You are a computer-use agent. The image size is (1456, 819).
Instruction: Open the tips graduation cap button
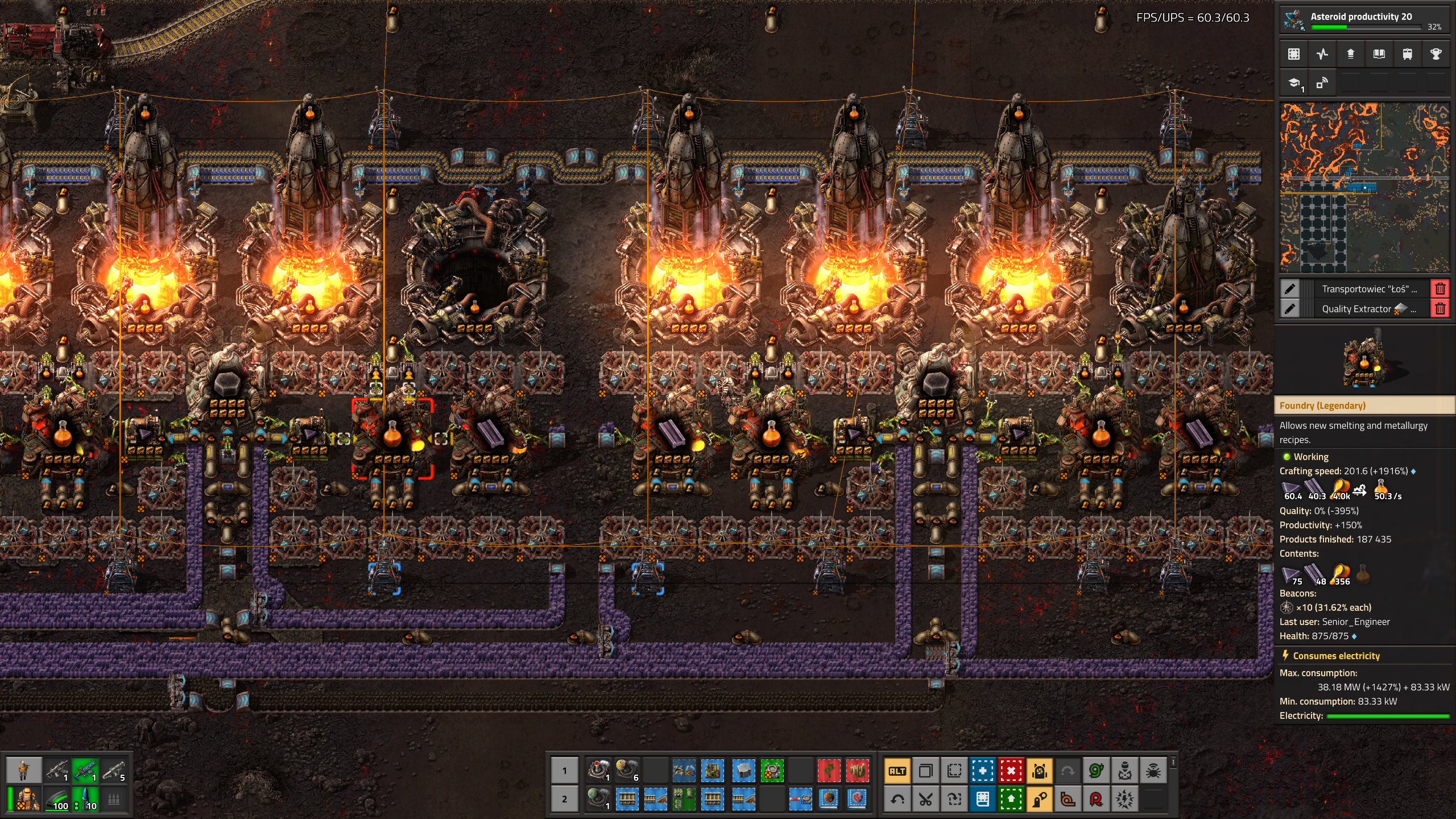click(1294, 84)
